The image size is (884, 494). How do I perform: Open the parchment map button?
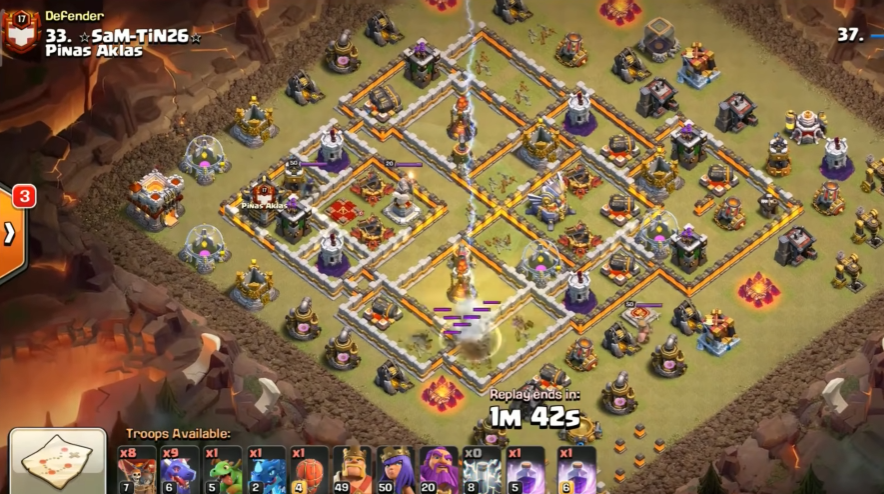click(57, 463)
